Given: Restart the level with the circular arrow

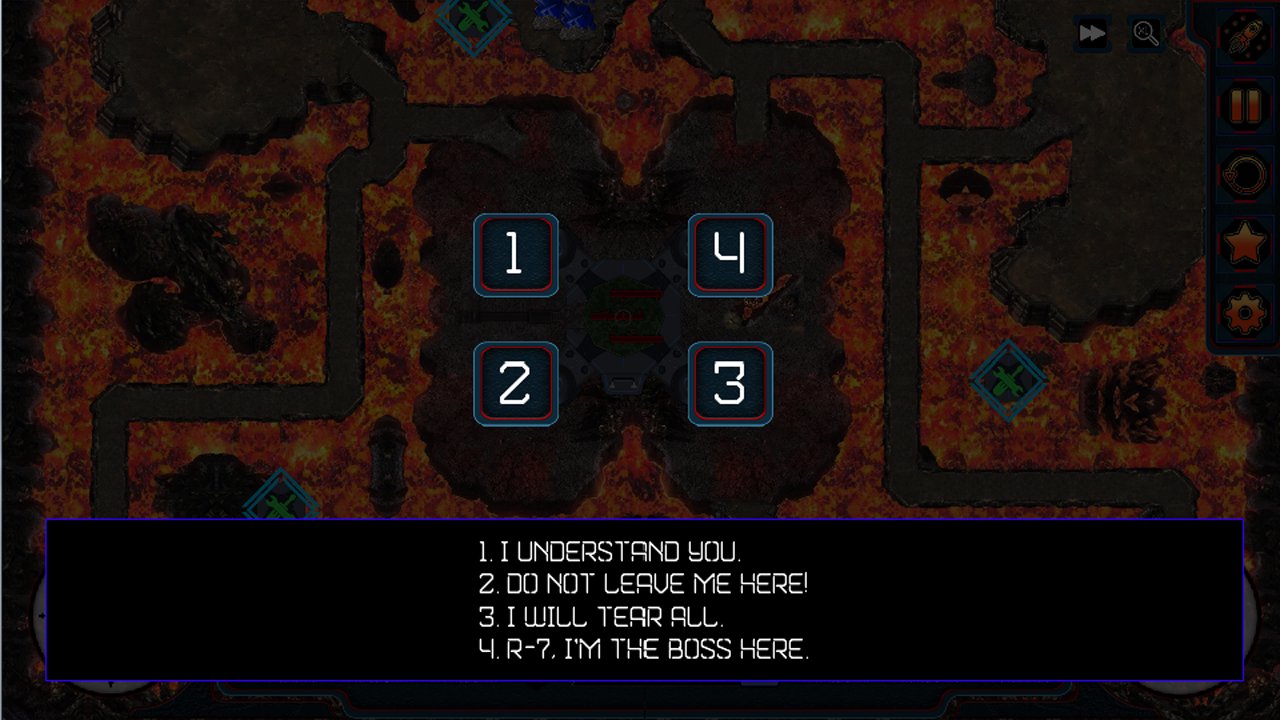Looking at the screenshot, I should (1244, 175).
